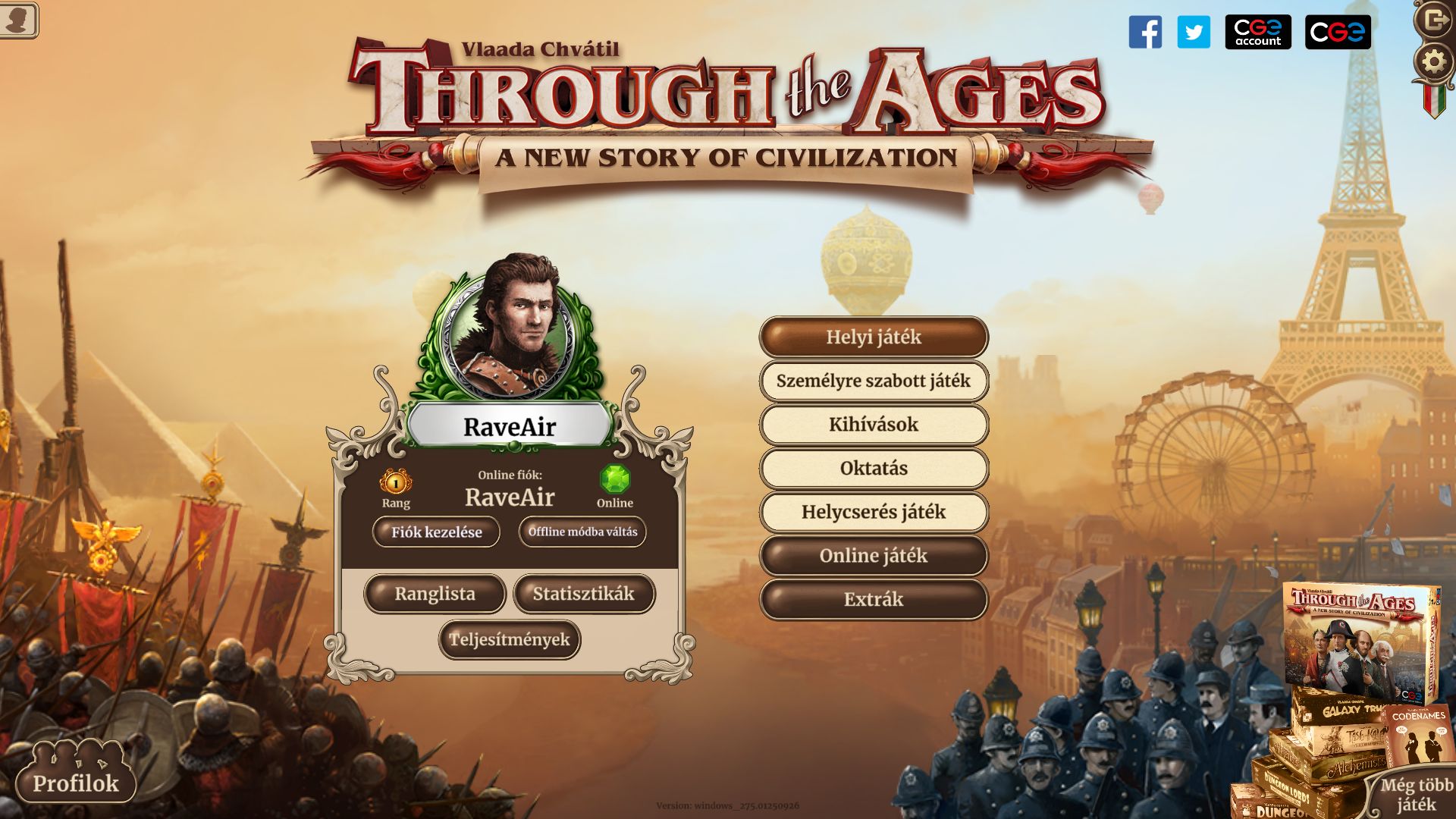Open Teljesítmények achievements
This screenshot has width=1456, height=819.
click(509, 640)
